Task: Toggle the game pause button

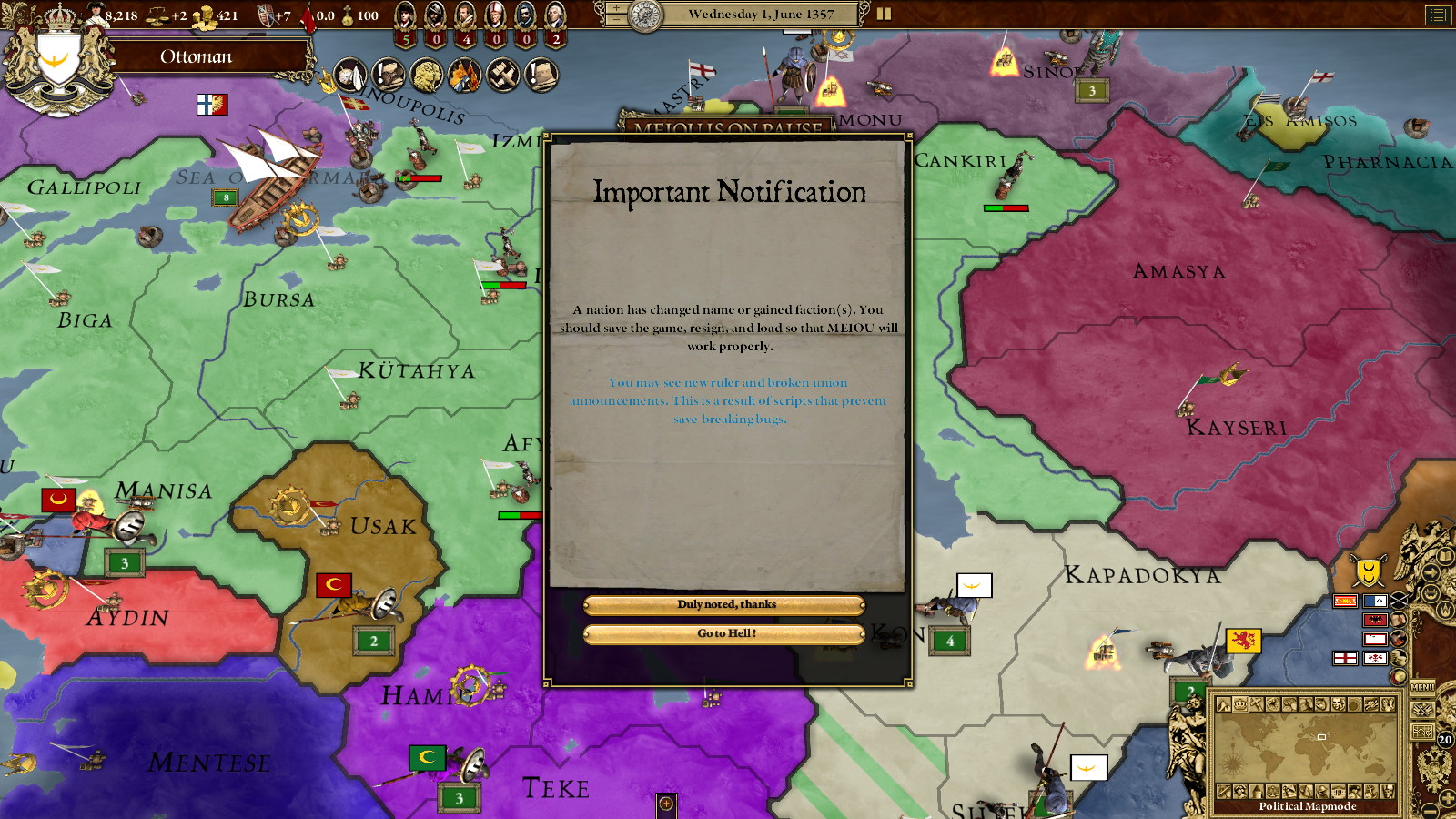Action: (884, 14)
